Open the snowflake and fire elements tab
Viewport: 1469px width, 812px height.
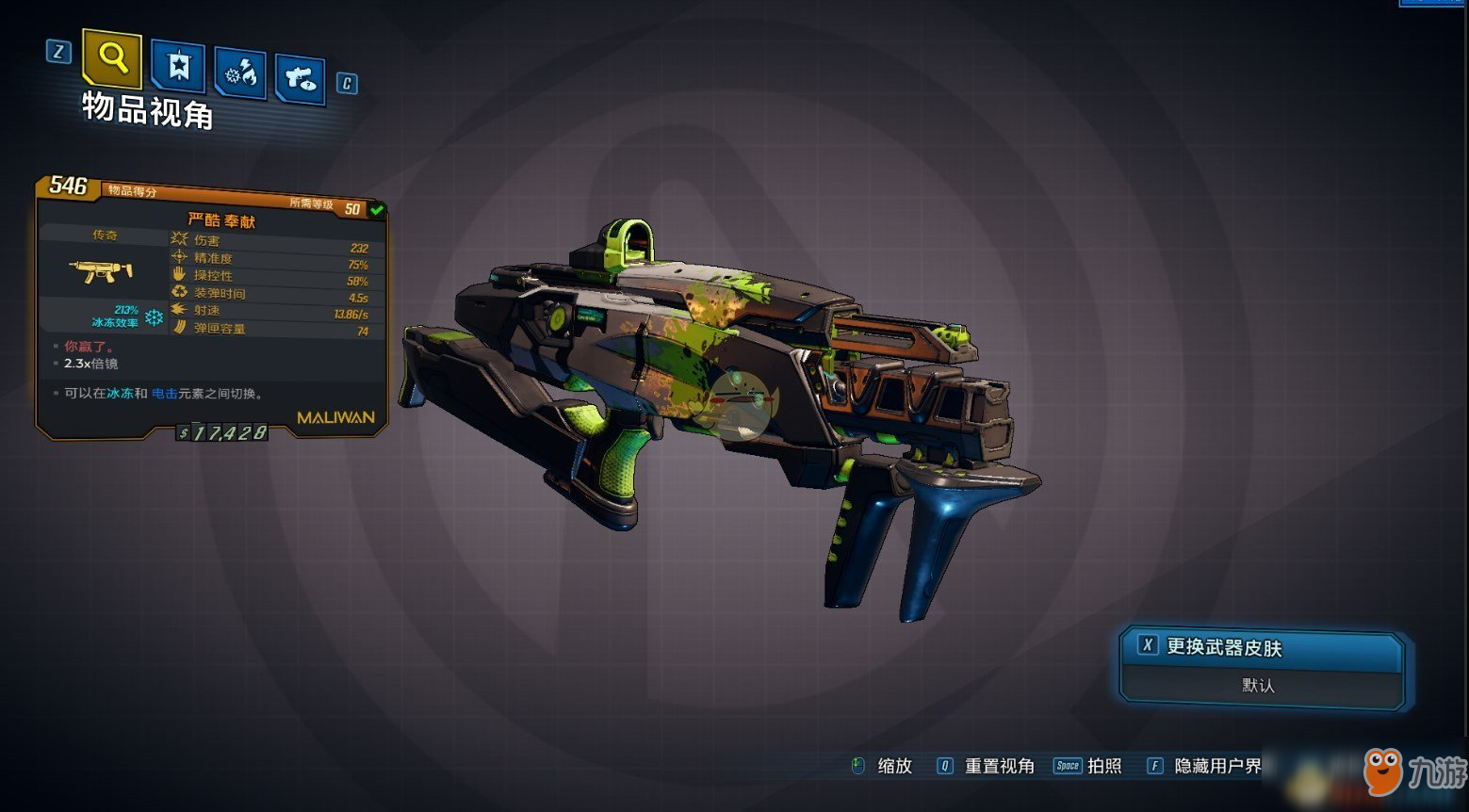(240, 73)
